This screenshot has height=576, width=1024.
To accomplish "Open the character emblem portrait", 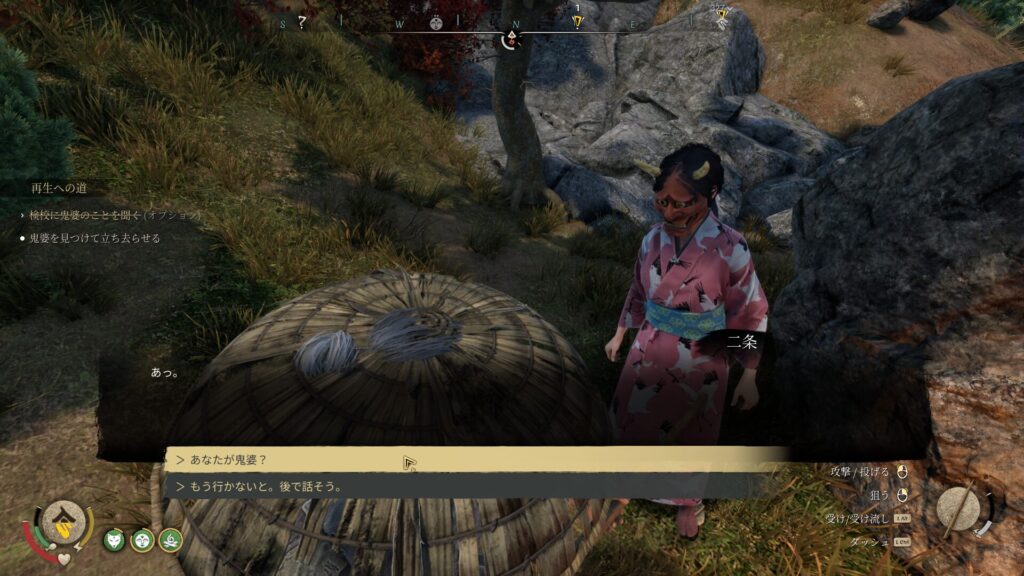I will [x=64, y=520].
